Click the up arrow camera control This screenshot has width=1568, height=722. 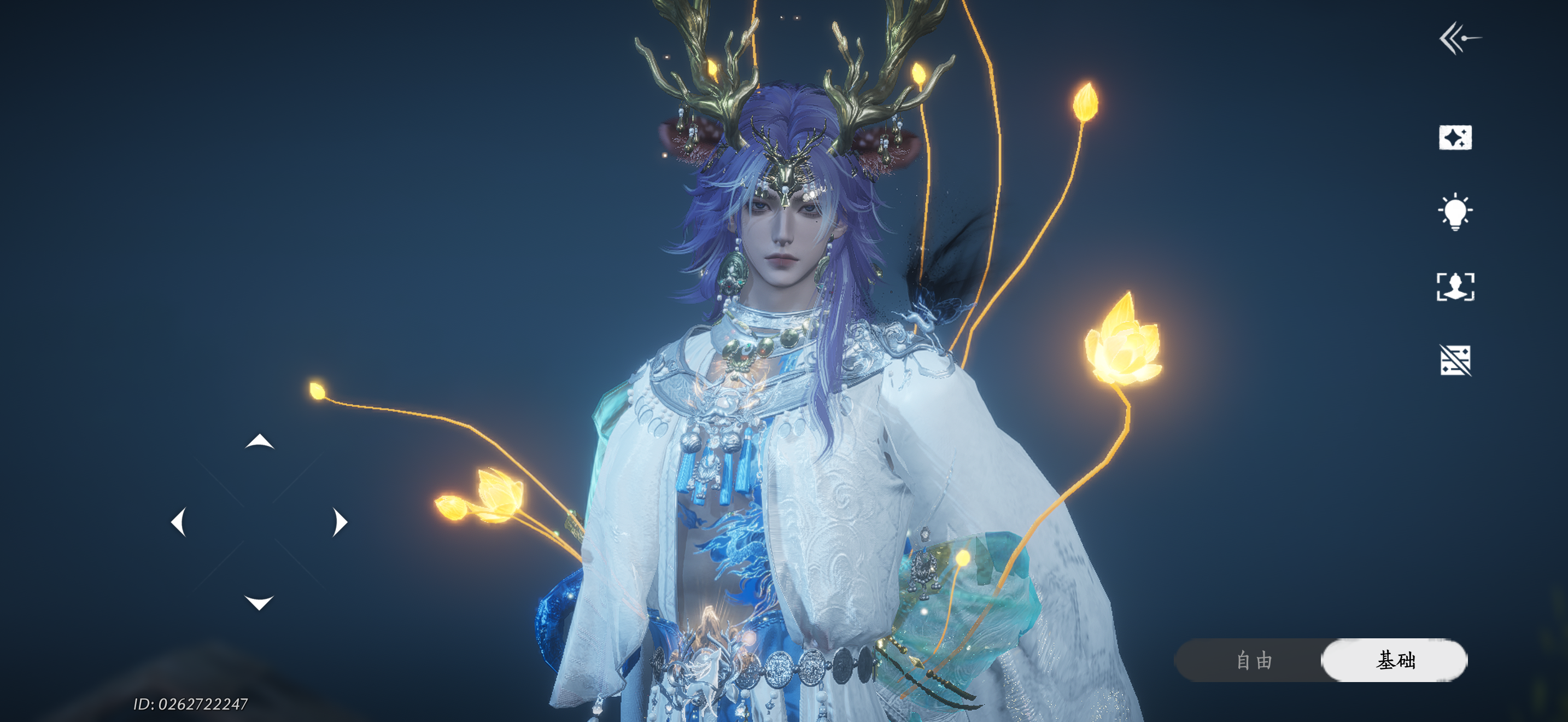(259, 441)
